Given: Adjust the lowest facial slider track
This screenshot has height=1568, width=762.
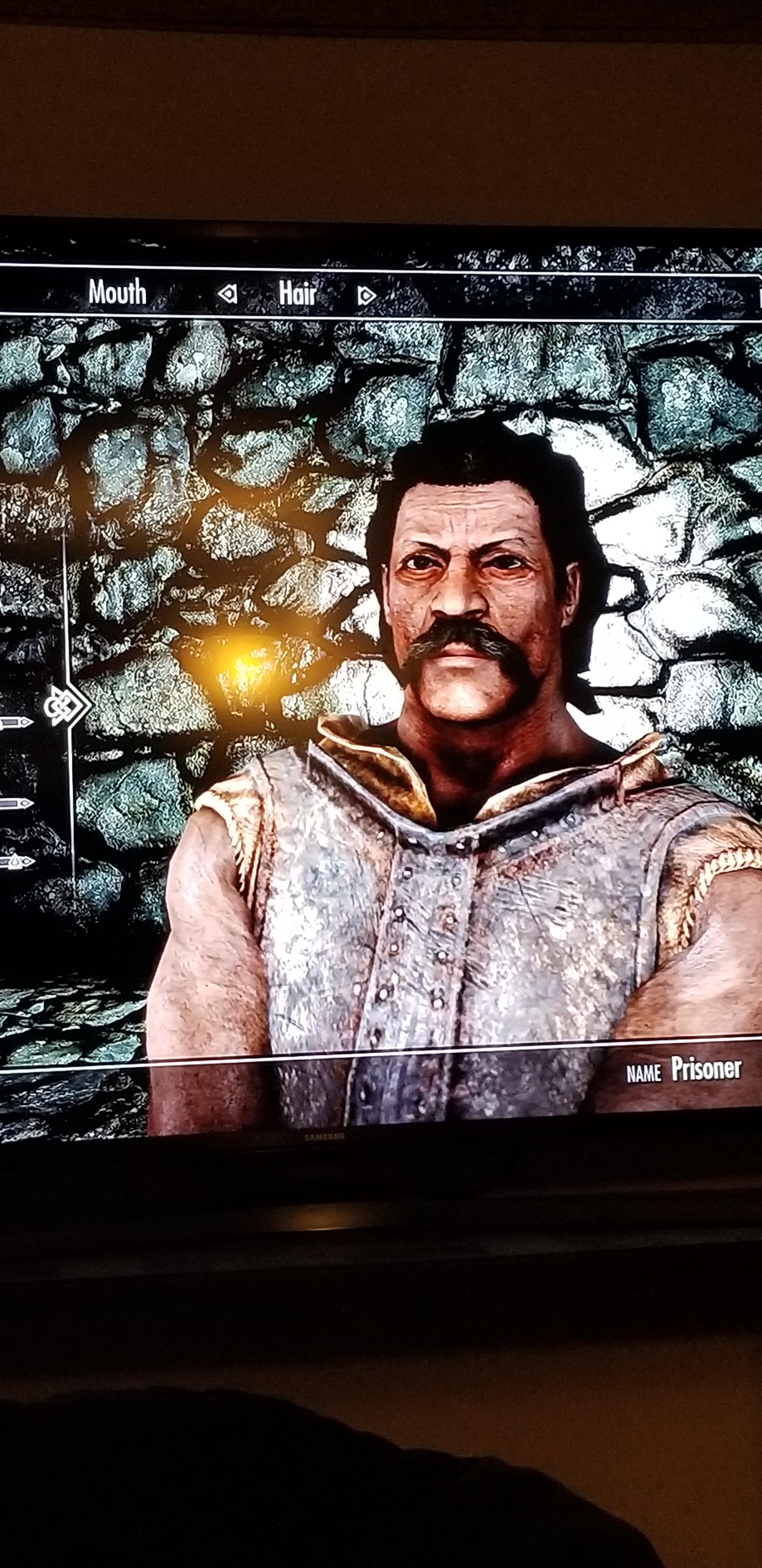Looking at the screenshot, I should [x=9, y=862].
